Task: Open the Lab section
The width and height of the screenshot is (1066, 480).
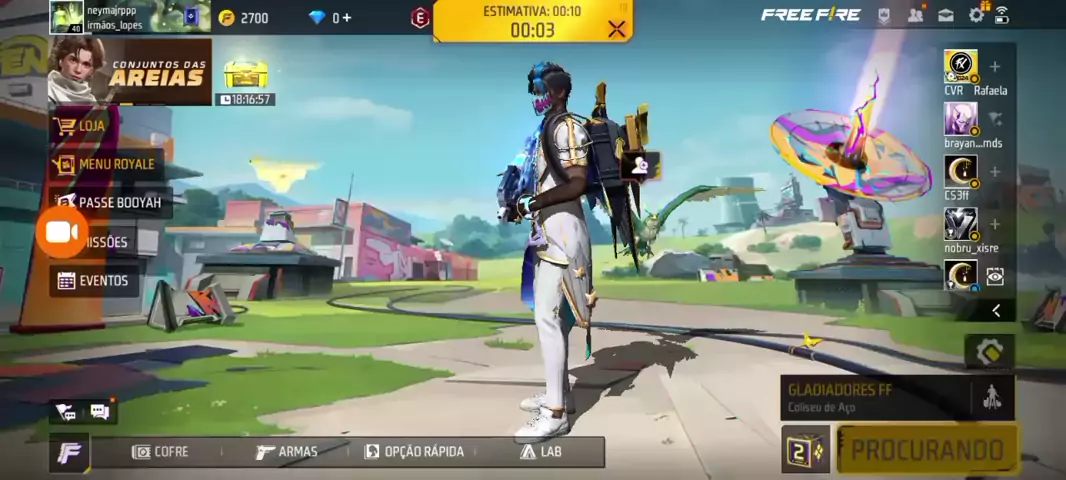Action: [541, 452]
